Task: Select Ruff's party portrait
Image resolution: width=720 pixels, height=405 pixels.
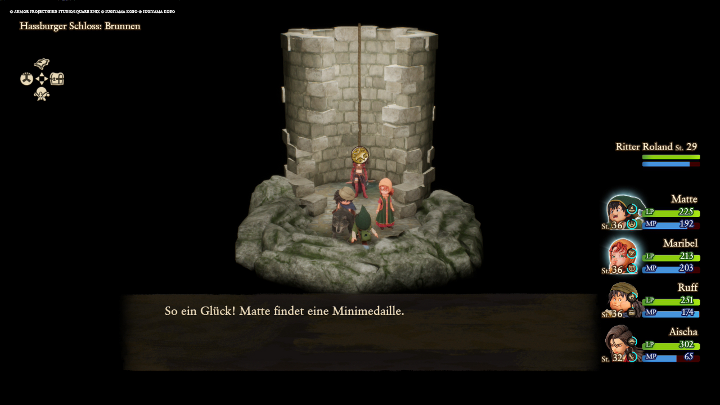Action: [x=620, y=300]
